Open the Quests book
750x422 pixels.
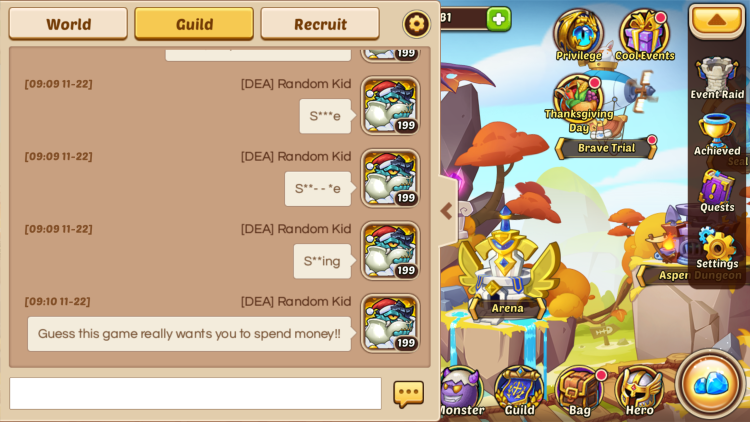(717, 190)
